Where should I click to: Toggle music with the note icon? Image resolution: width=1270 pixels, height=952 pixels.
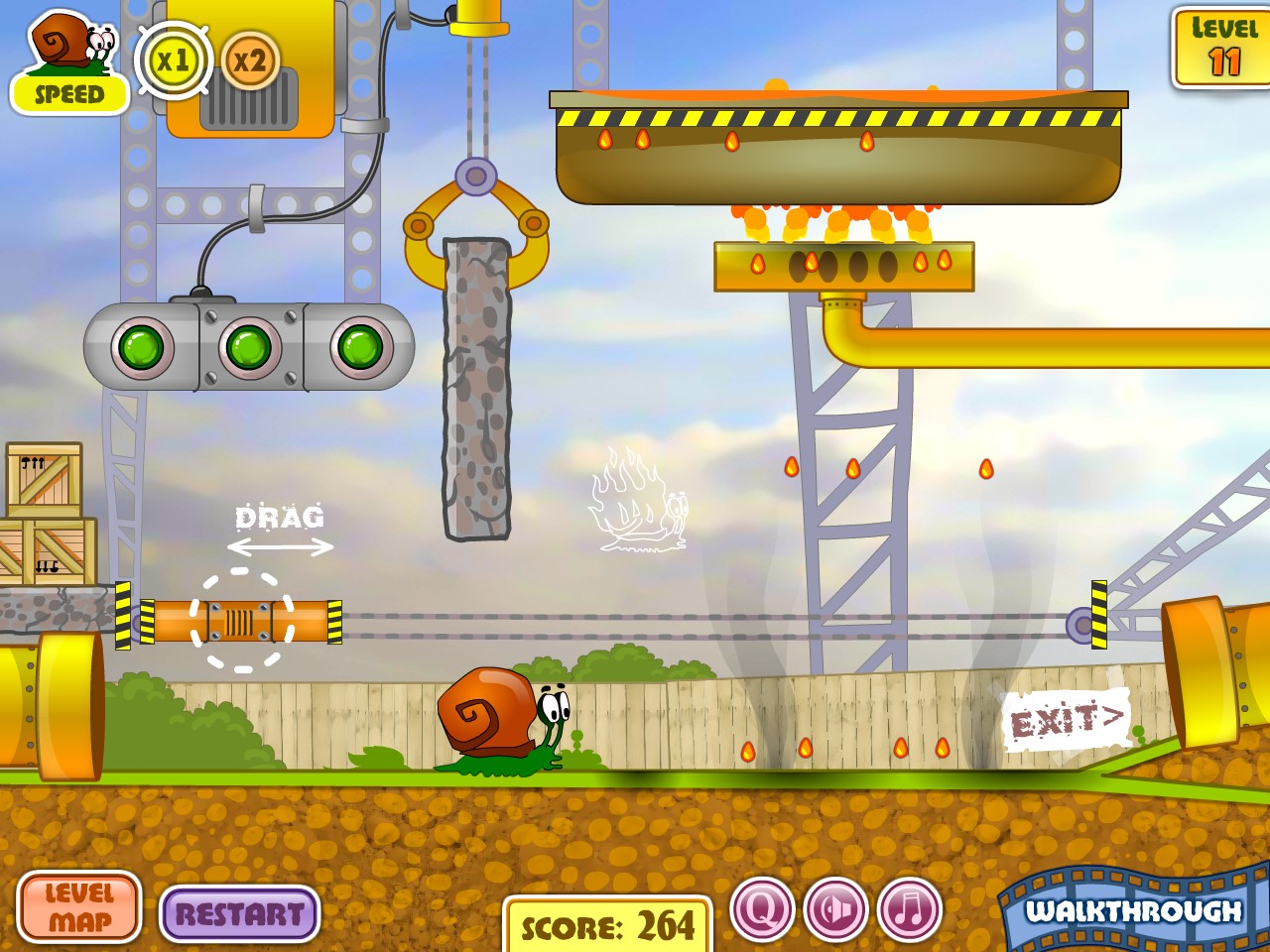tap(909, 909)
